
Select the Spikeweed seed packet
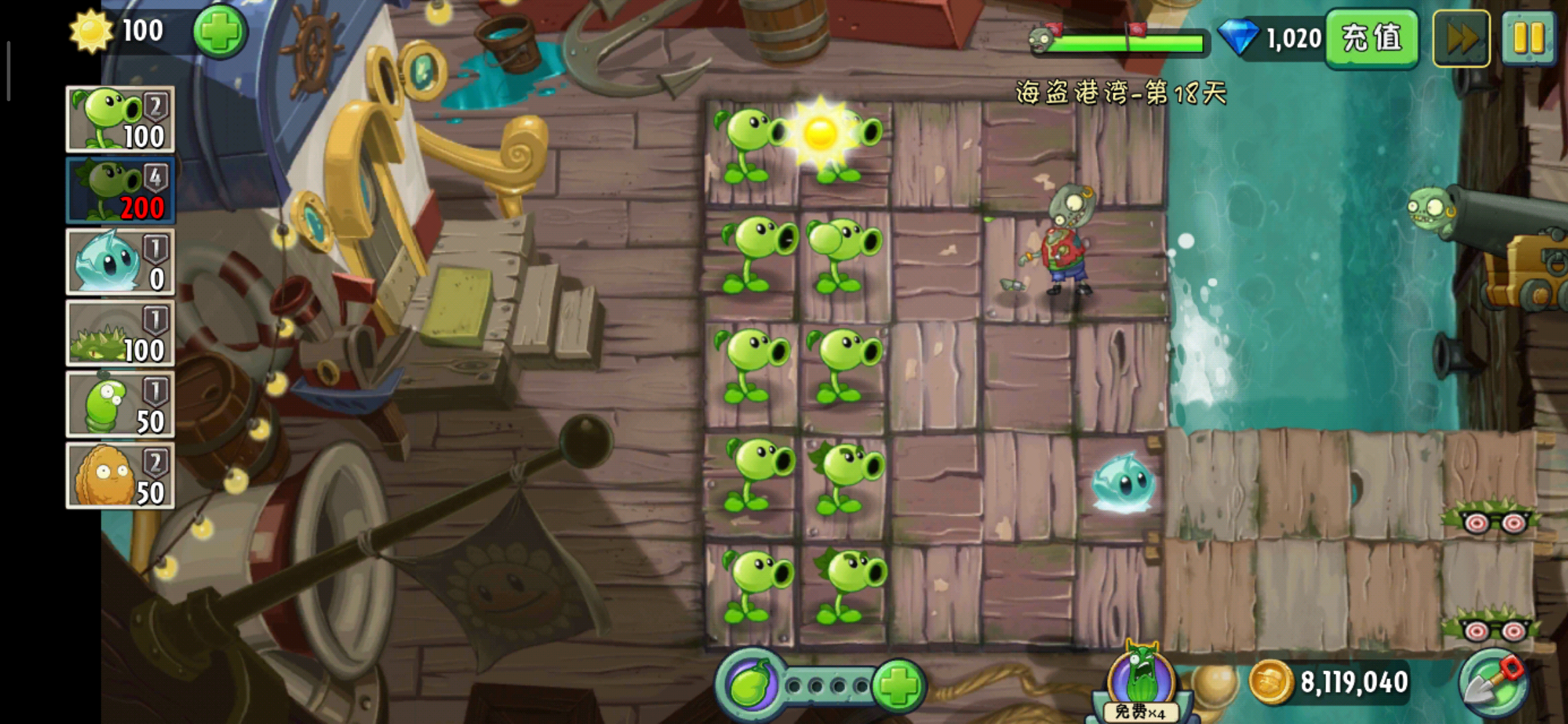coord(120,333)
